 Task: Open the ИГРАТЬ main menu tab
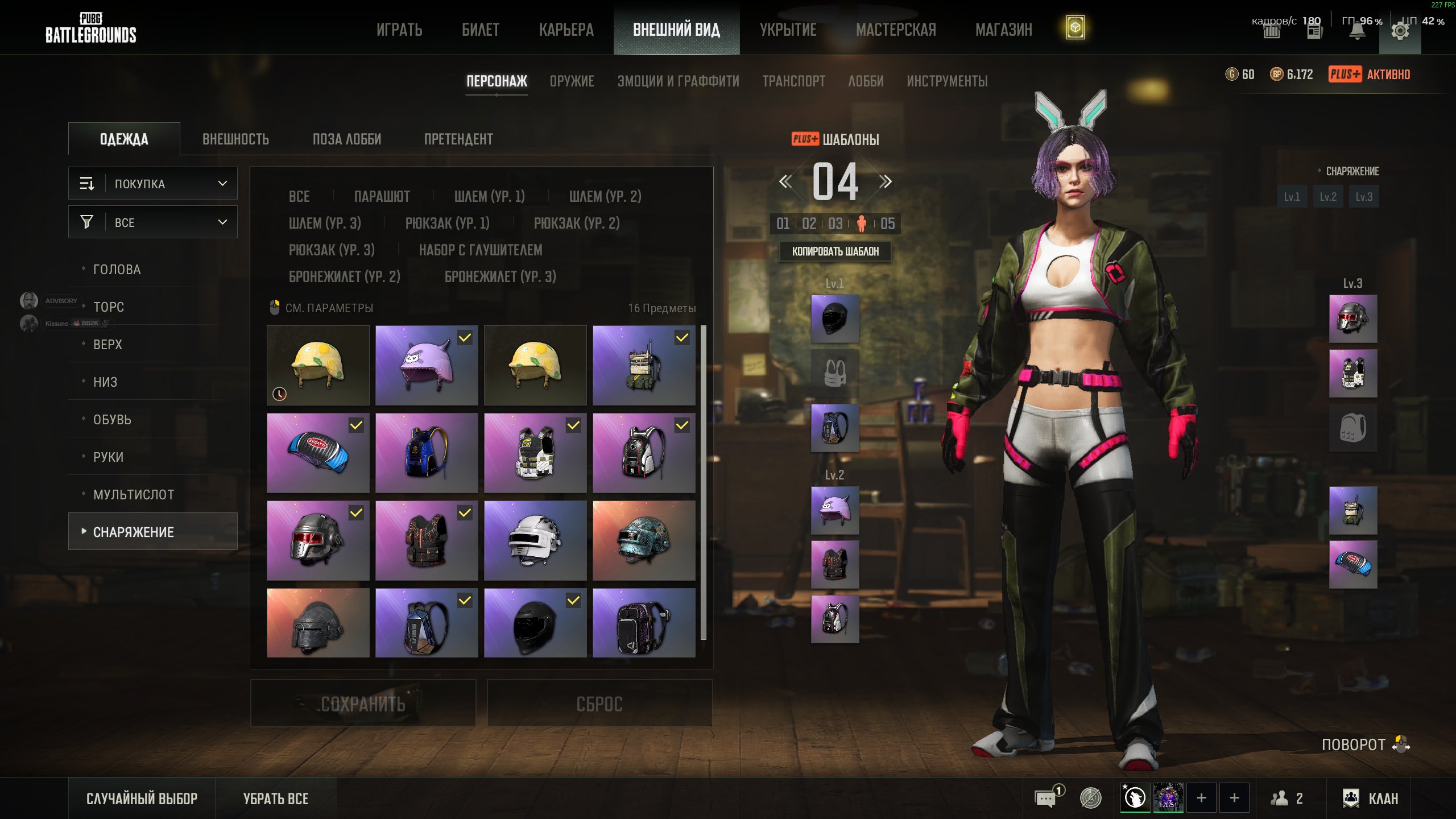[x=399, y=30]
